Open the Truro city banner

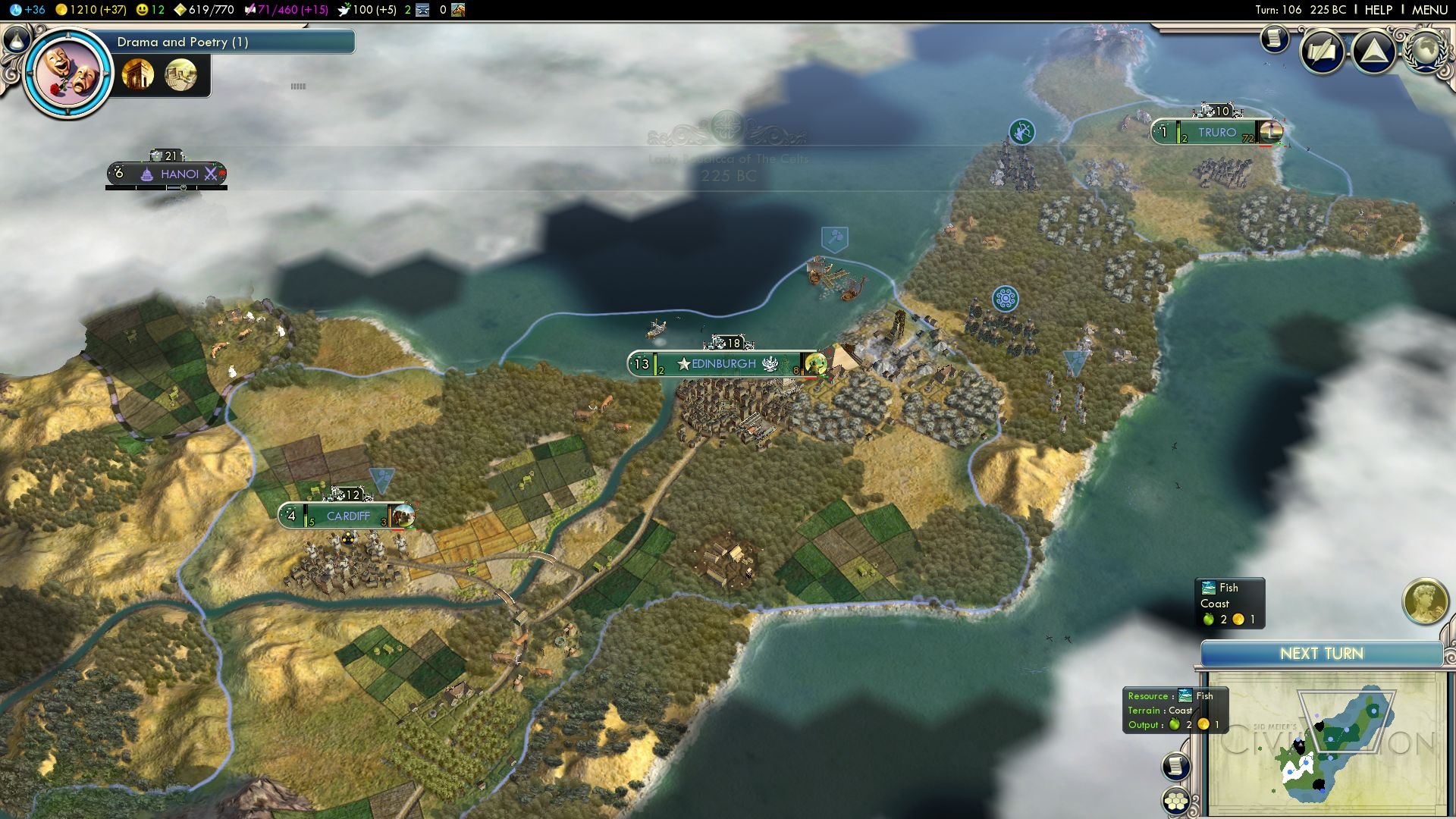(1216, 133)
